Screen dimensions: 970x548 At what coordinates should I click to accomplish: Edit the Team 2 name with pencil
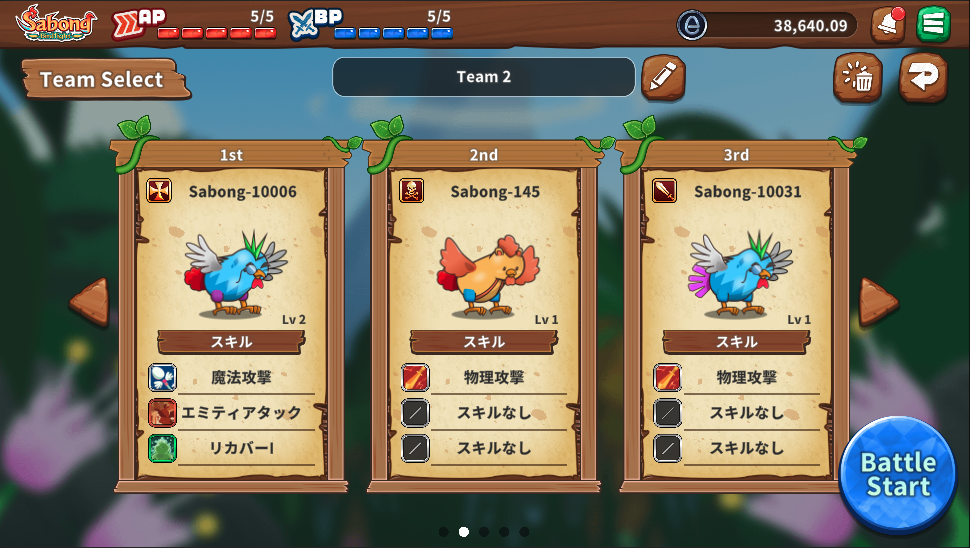663,77
